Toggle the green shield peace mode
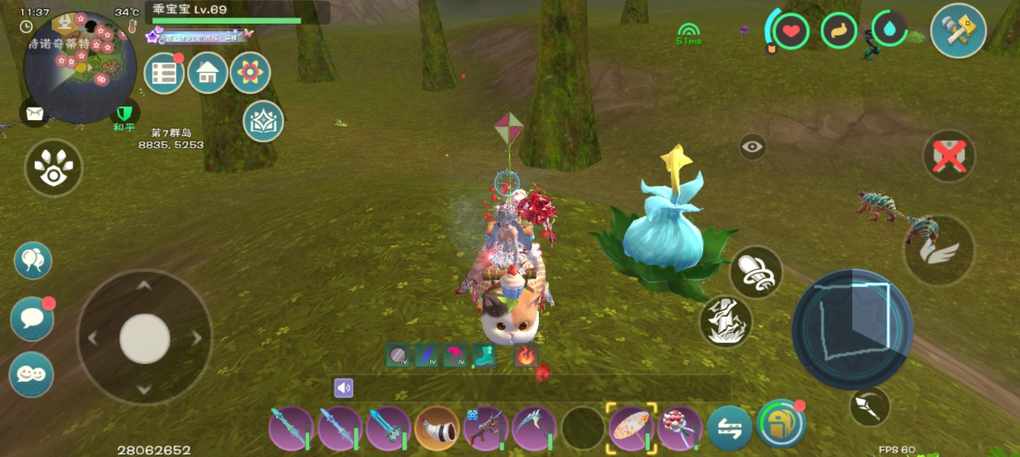 [124, 113]
